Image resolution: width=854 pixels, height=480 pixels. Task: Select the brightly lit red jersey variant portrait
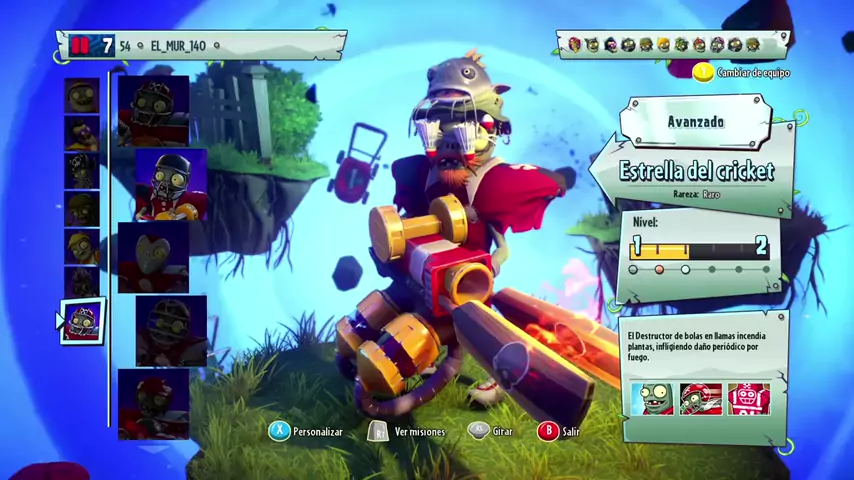[x=170, y=186]
